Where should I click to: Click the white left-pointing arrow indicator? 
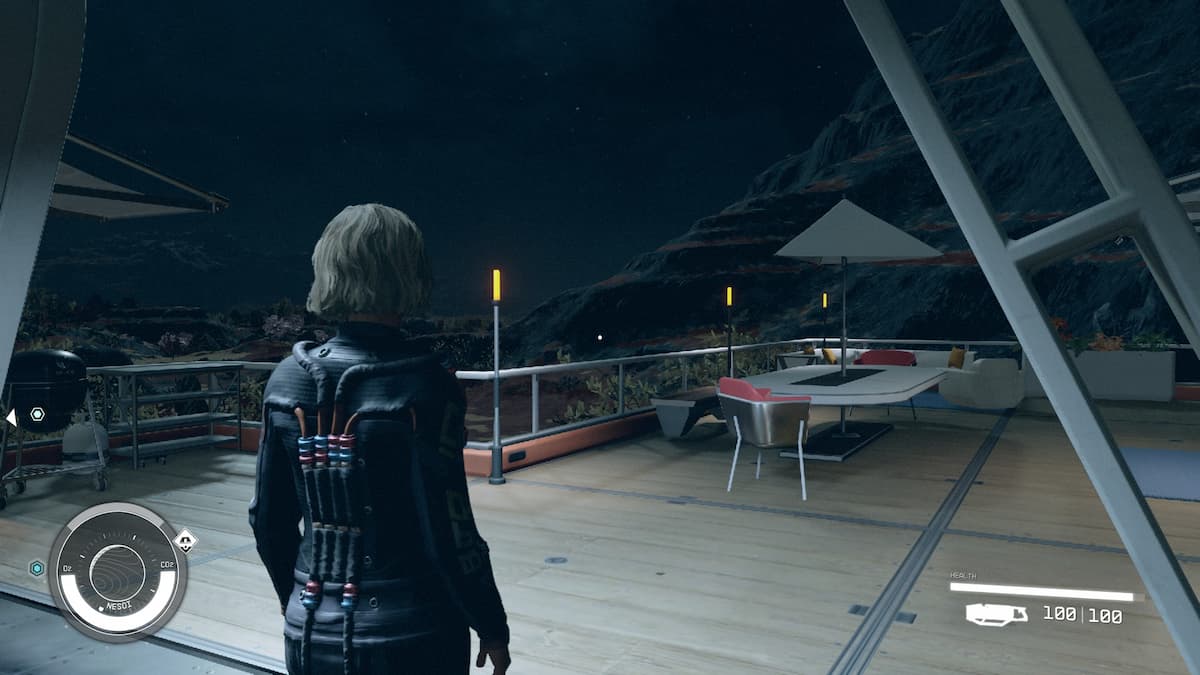pos(10,416)
